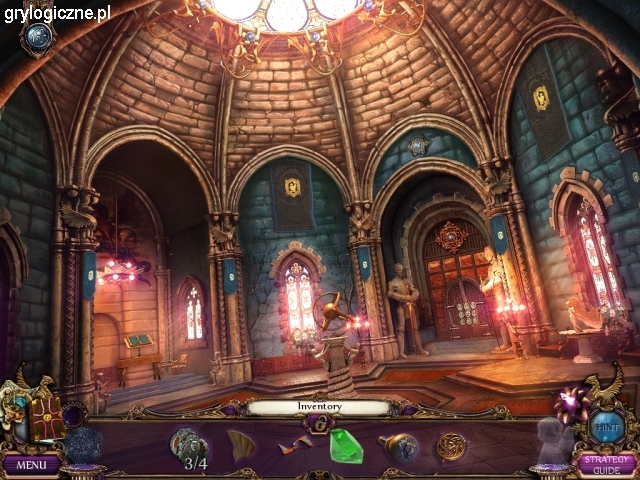Select the 3/4 collected parts item
The height and width of the screenshot is (480, 640).
(189, 445)
